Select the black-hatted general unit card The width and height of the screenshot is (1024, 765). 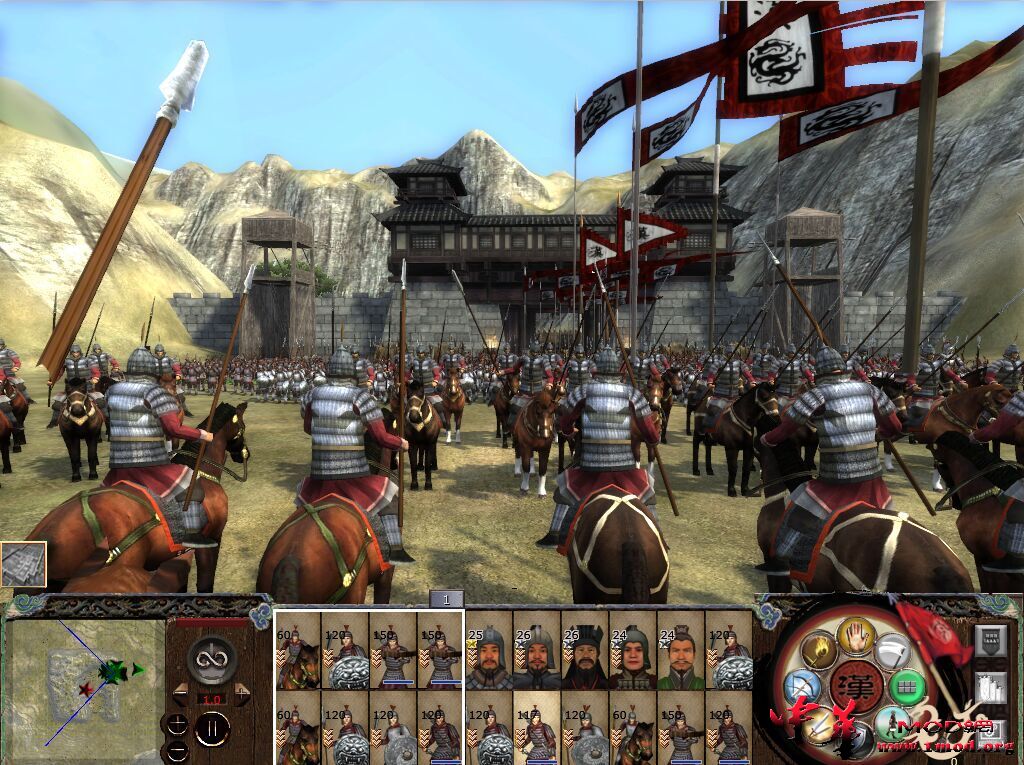click(x=585, y=651)
